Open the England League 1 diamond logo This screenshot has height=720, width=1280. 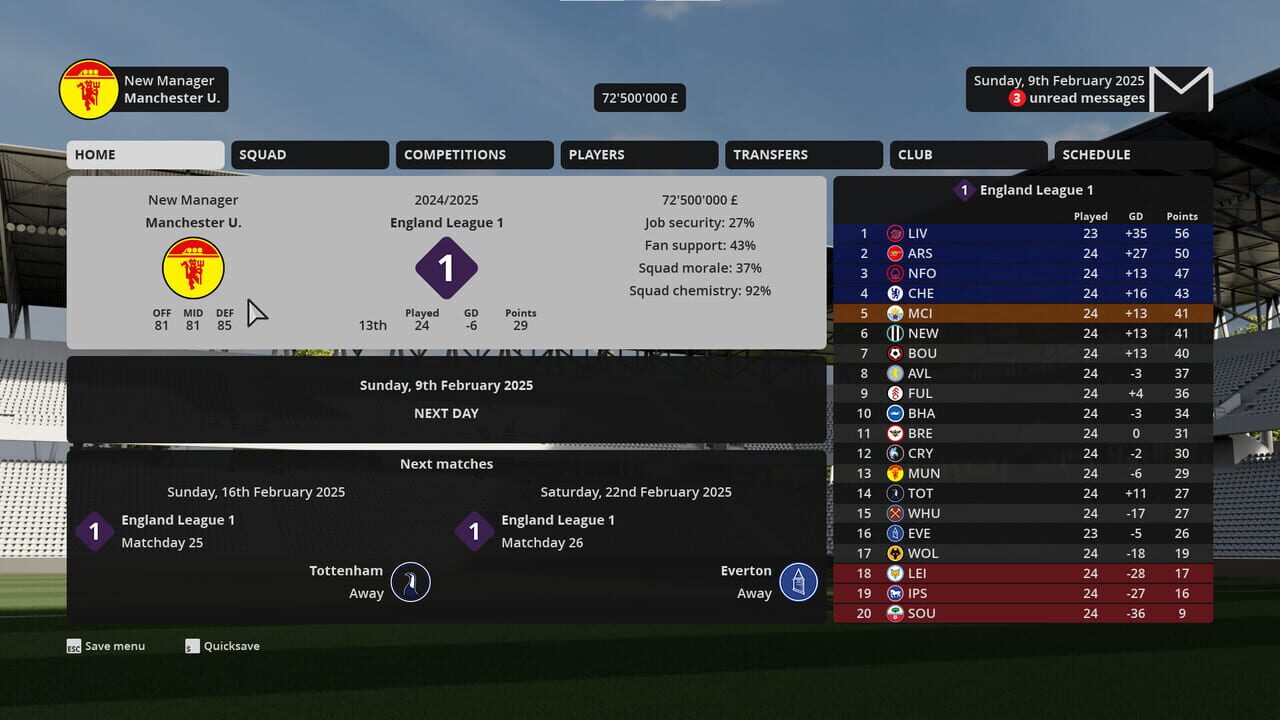click(x=446, y=268)
